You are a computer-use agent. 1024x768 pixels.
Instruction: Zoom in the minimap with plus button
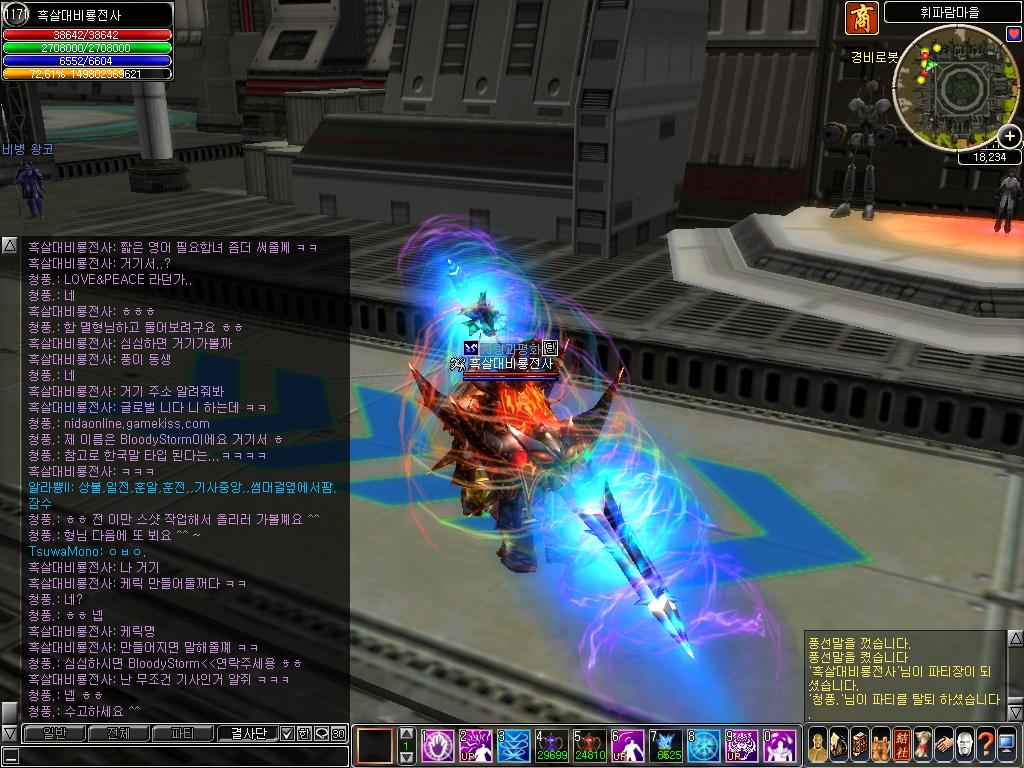[1010, 136]
